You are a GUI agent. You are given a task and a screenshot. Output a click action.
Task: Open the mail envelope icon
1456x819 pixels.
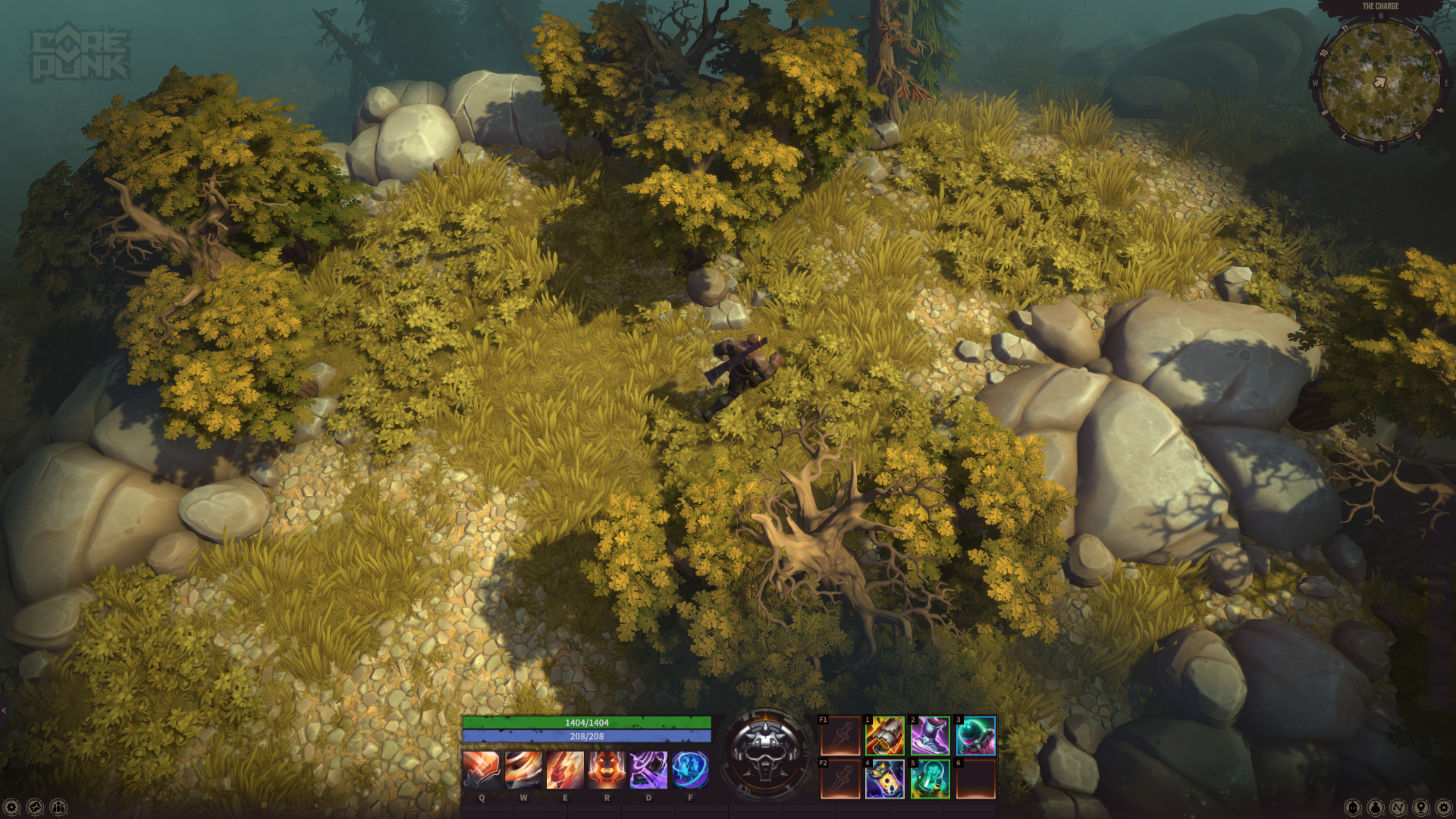pos(35,808)
